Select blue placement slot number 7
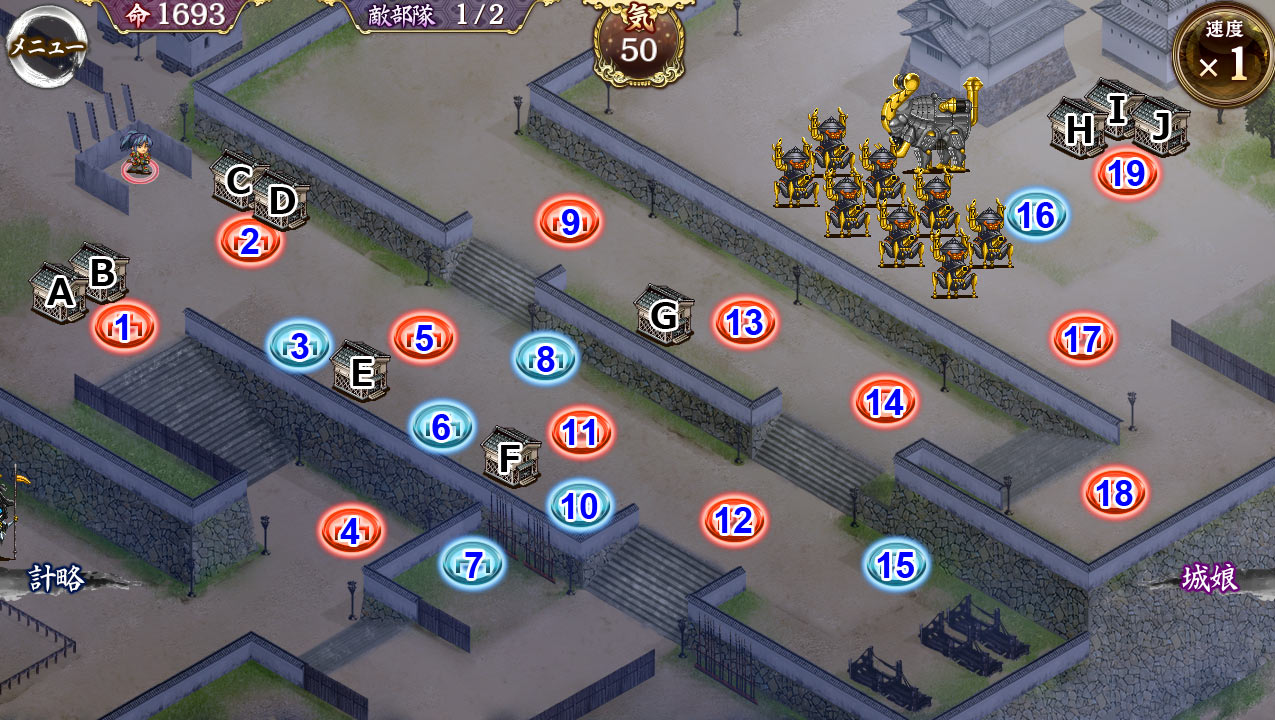 pyautogui.click(x=473, y=565)
